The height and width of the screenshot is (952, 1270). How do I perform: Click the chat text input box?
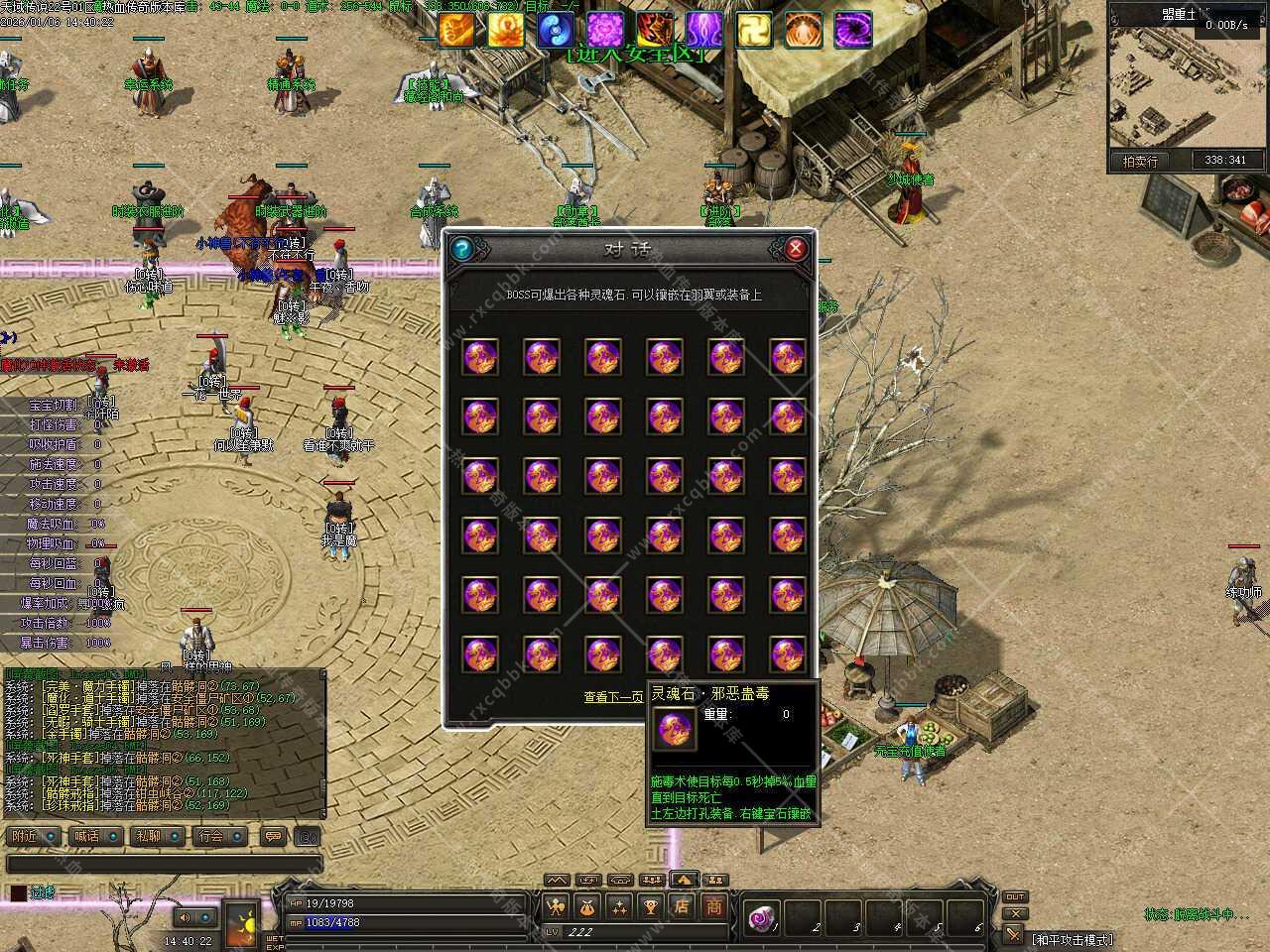[x=164, y=865]
